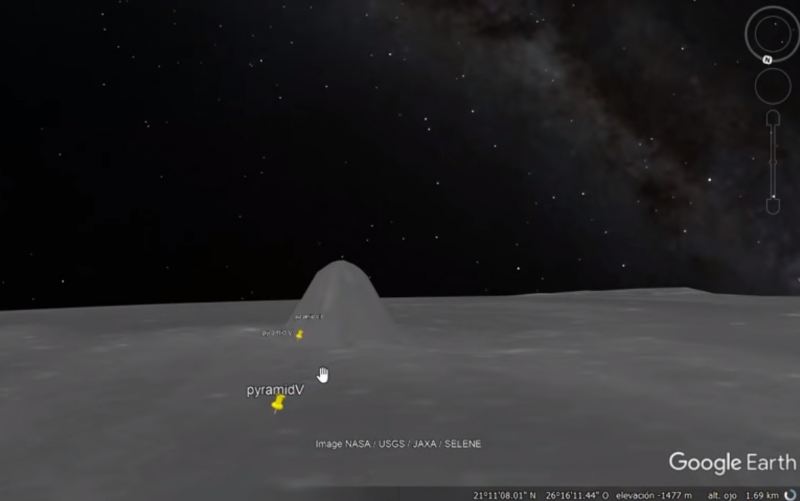Select the large pyramidV yellow pushpin
800x501 pixels.
(278, 403)
